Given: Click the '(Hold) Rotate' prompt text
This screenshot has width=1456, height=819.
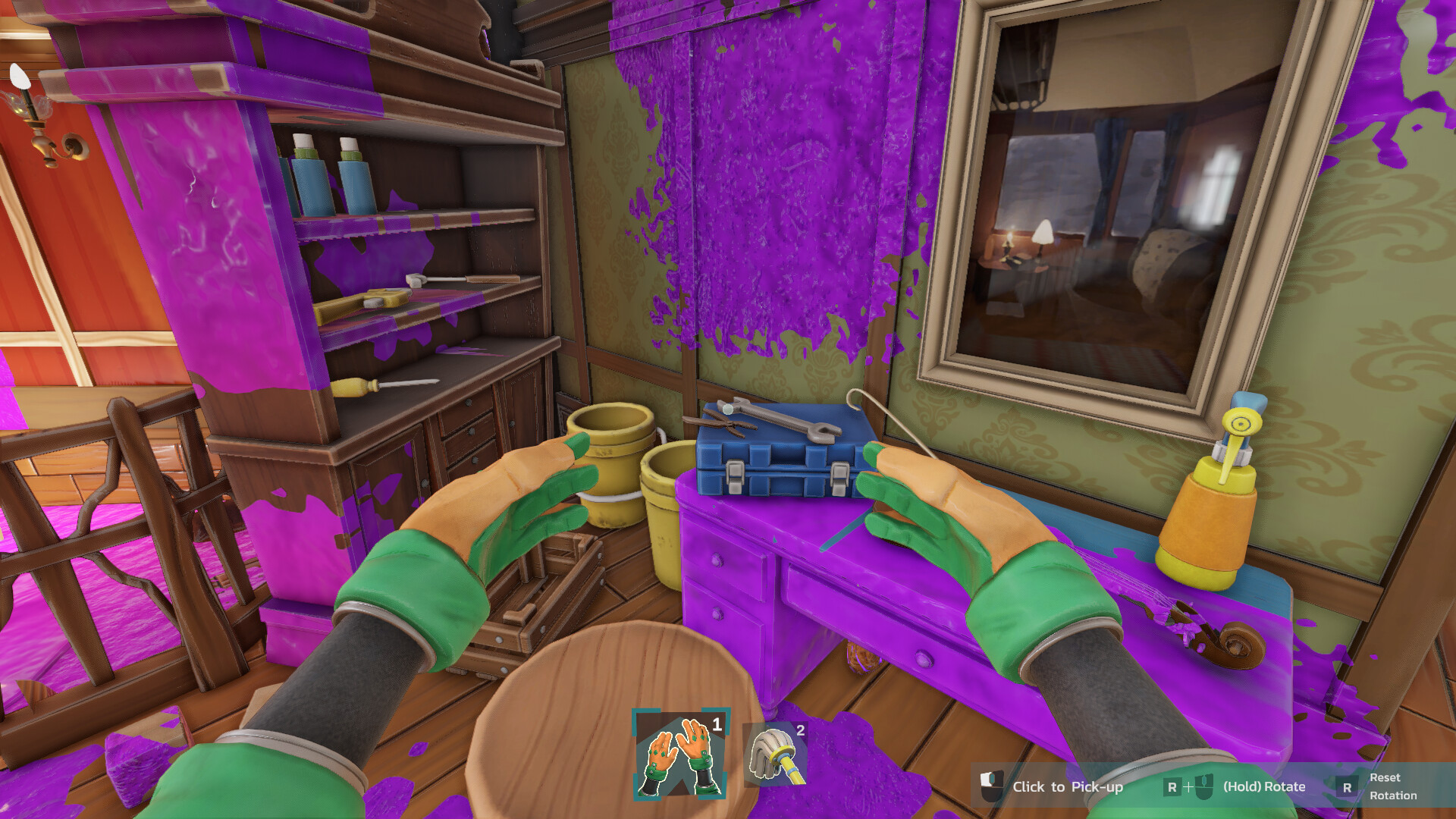Looking at the screenshot, I should tap(1264, 786).
